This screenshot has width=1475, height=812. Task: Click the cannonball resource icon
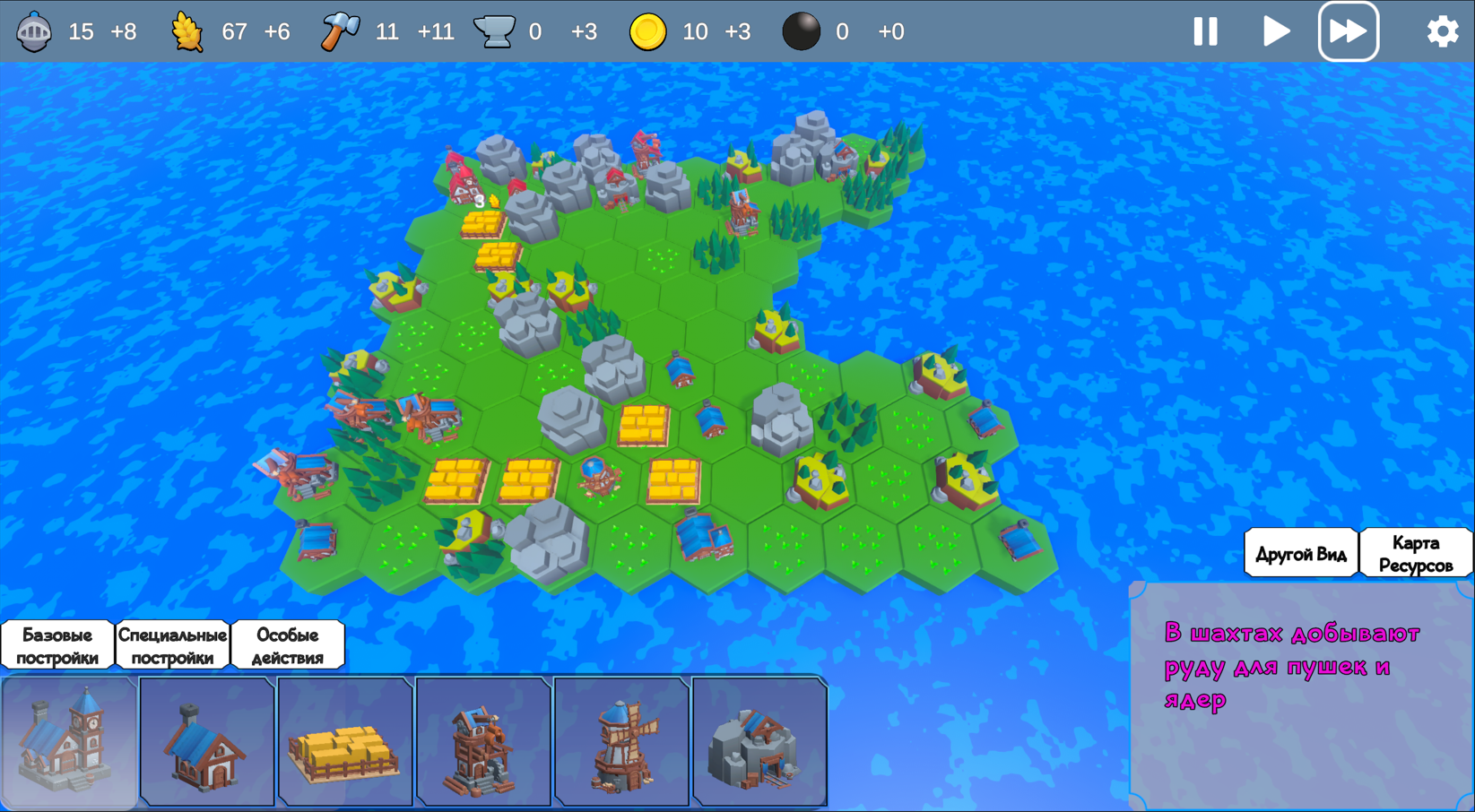(x=801, y=30)
